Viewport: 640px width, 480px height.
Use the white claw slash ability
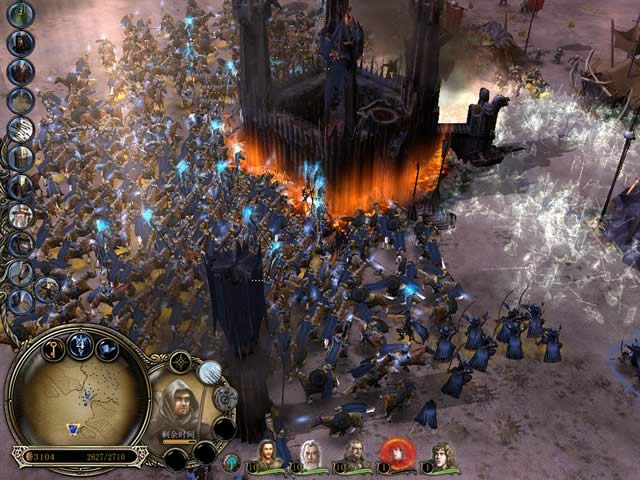click(x=210, y=373)
